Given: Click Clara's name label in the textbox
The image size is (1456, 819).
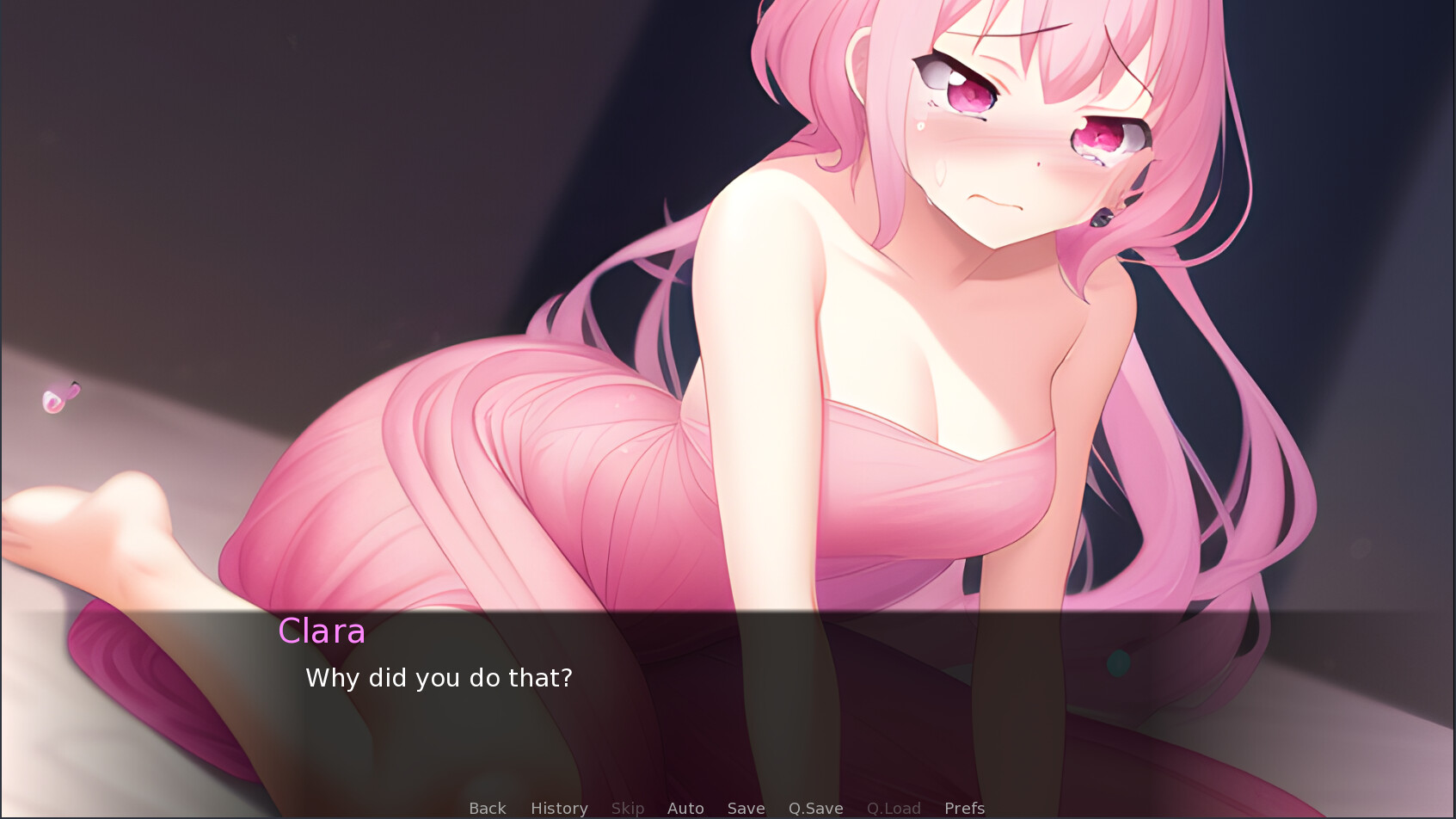Looking at the screenshot, I should [x=323, y=631].
